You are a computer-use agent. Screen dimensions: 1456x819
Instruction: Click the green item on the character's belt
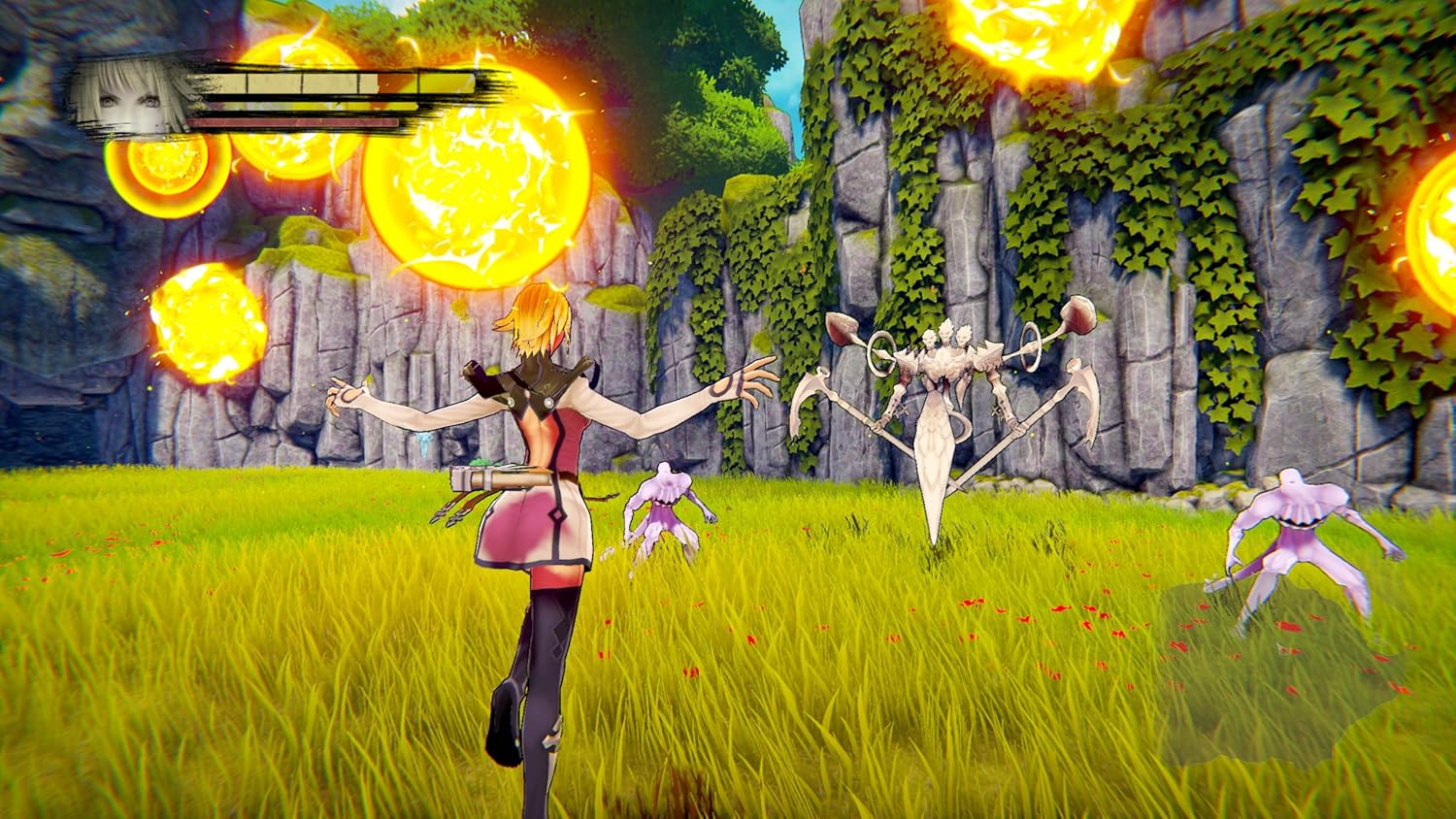(x=483, y=461)
